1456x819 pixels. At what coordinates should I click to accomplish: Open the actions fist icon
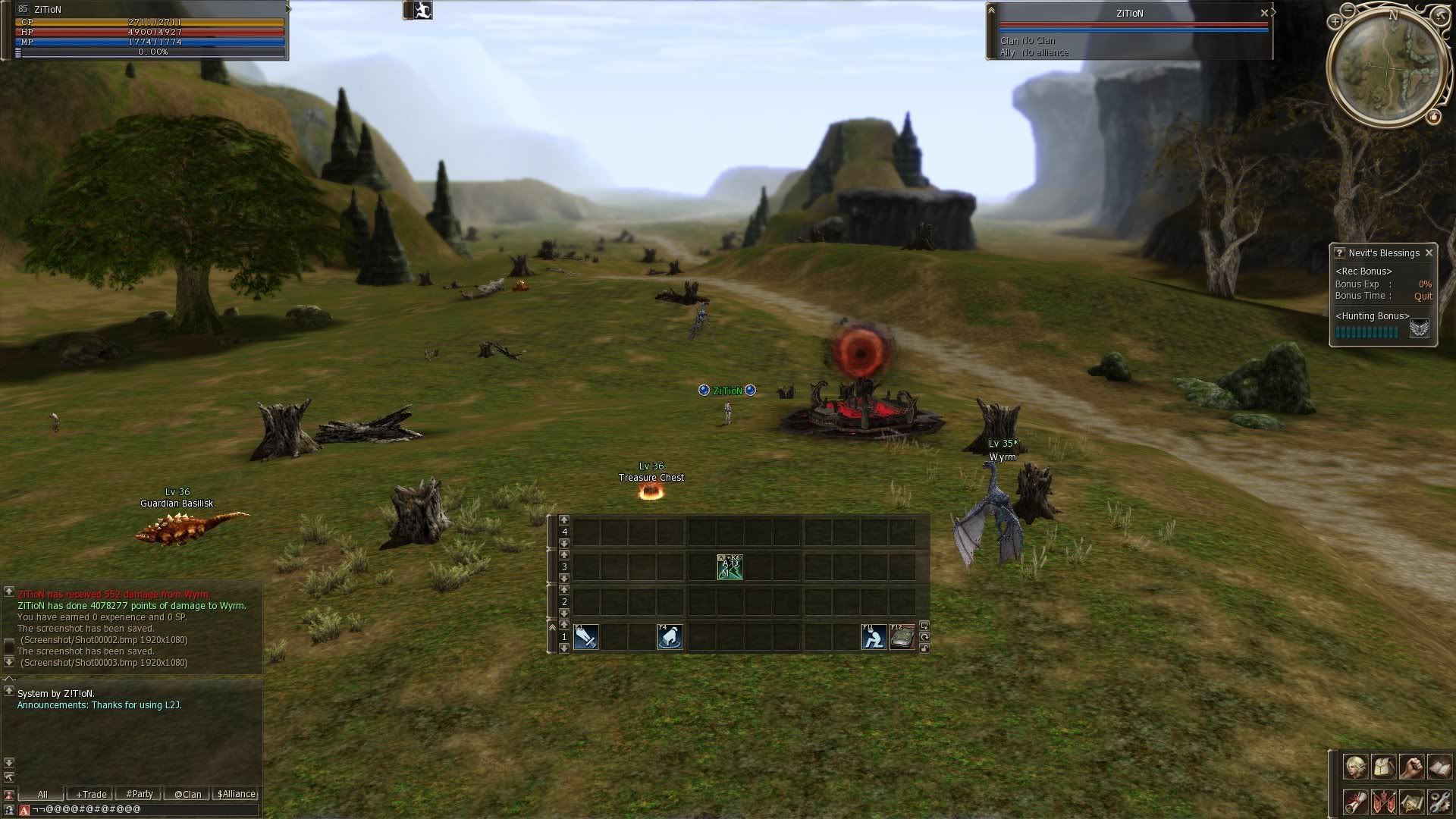tap(1411, 767)
